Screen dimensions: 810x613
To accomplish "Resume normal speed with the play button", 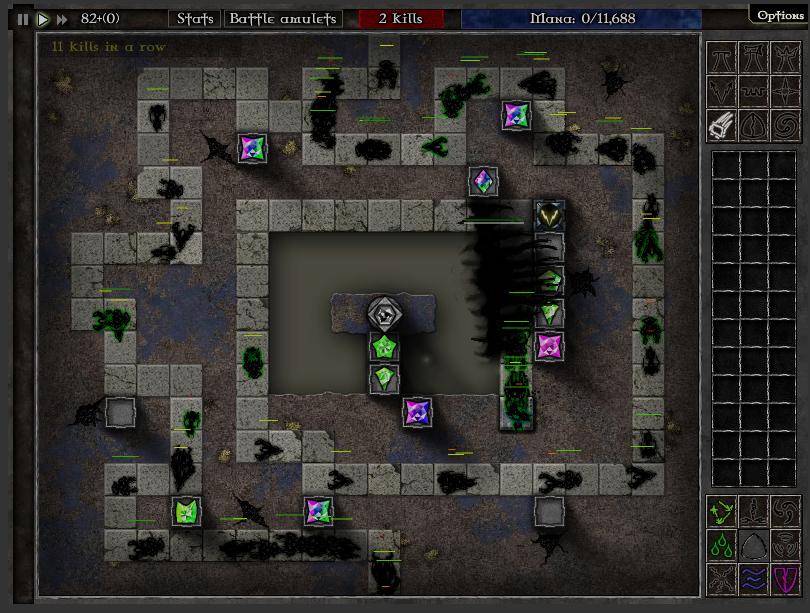I will coord(43,18).
